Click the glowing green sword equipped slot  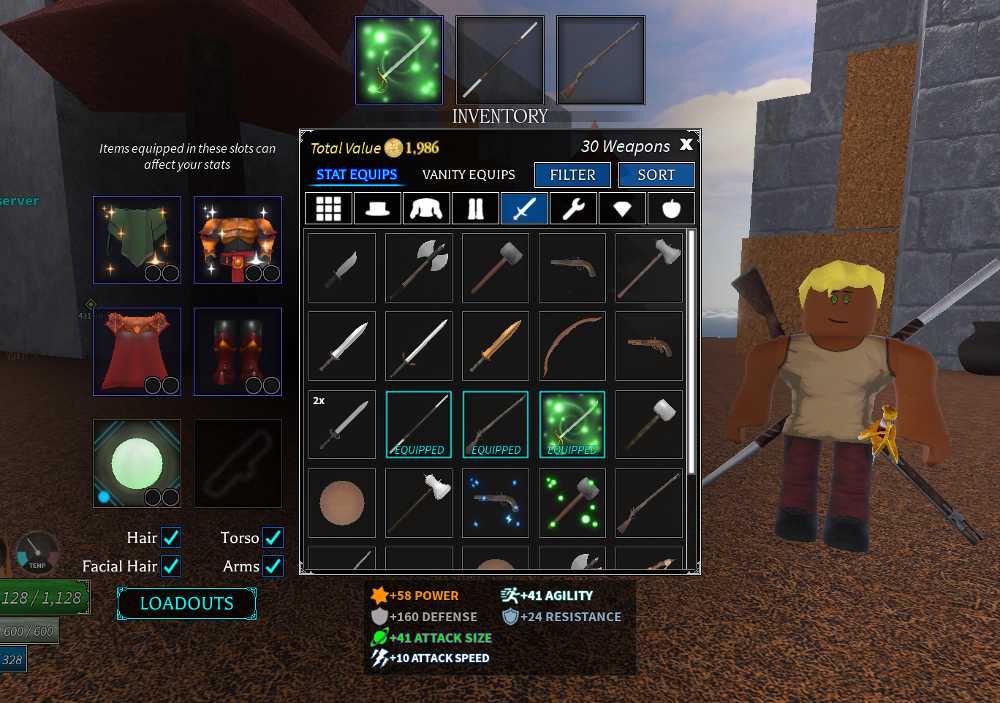(x=399, y=60)
